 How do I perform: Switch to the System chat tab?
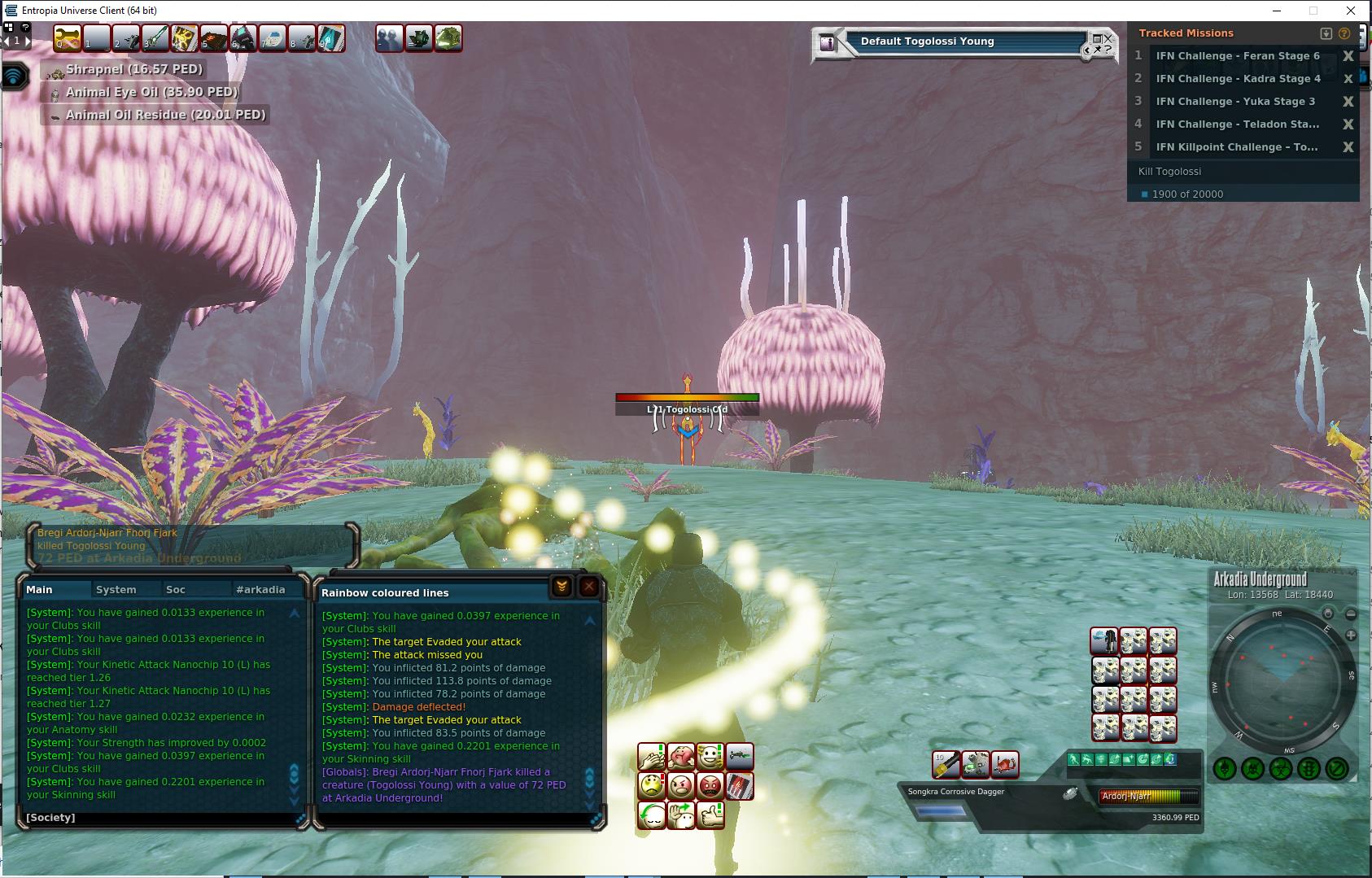116,589
